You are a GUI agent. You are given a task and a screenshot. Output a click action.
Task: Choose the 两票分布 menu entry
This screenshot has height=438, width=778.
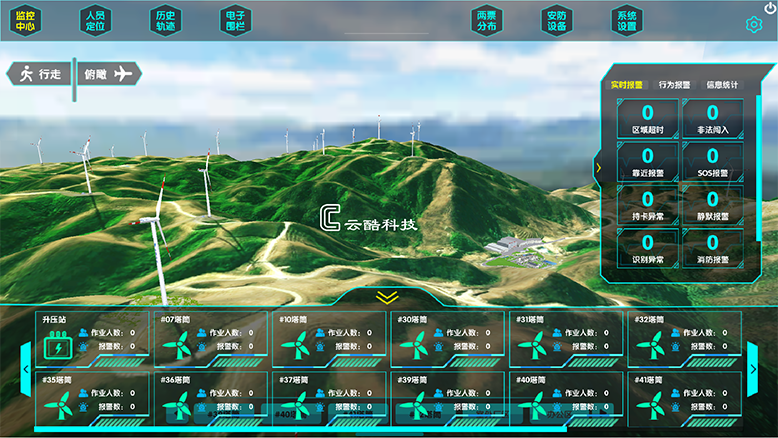(487, 21)
